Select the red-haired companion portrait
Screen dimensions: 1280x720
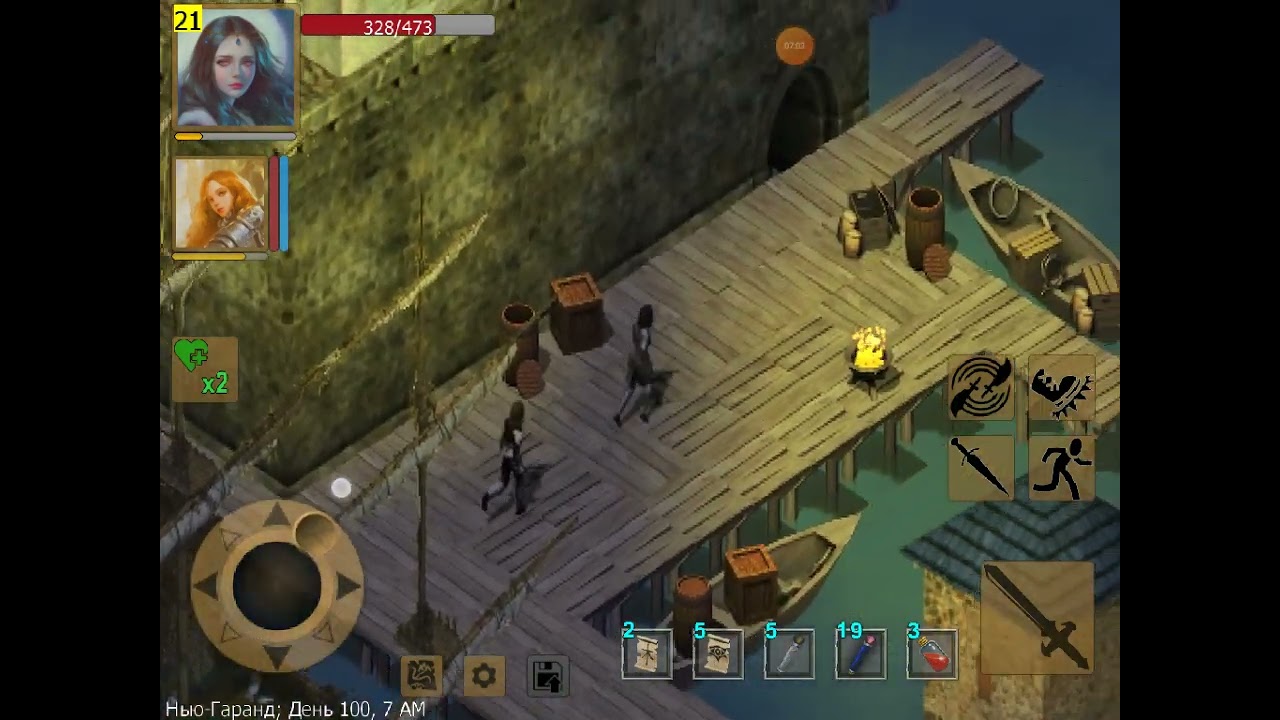point(220,204)
